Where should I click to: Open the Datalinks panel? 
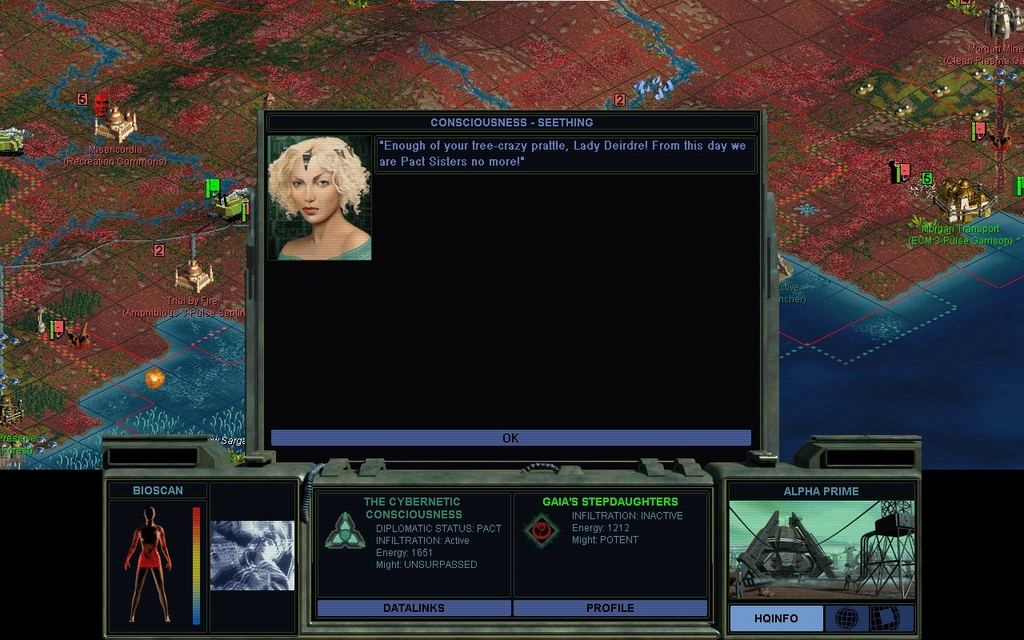(413, 607)
